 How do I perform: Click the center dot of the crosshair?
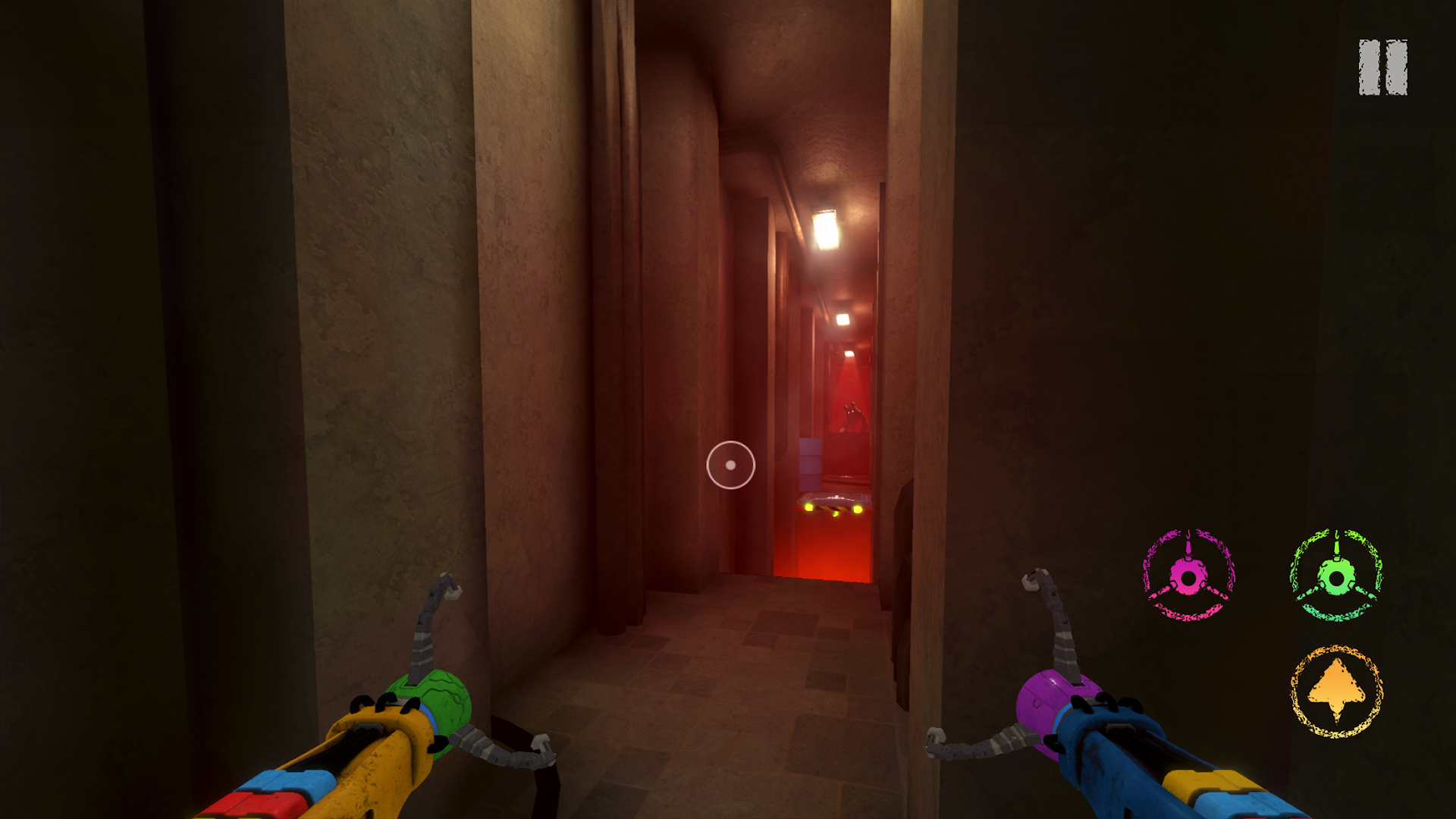click(x=730, y=465)
